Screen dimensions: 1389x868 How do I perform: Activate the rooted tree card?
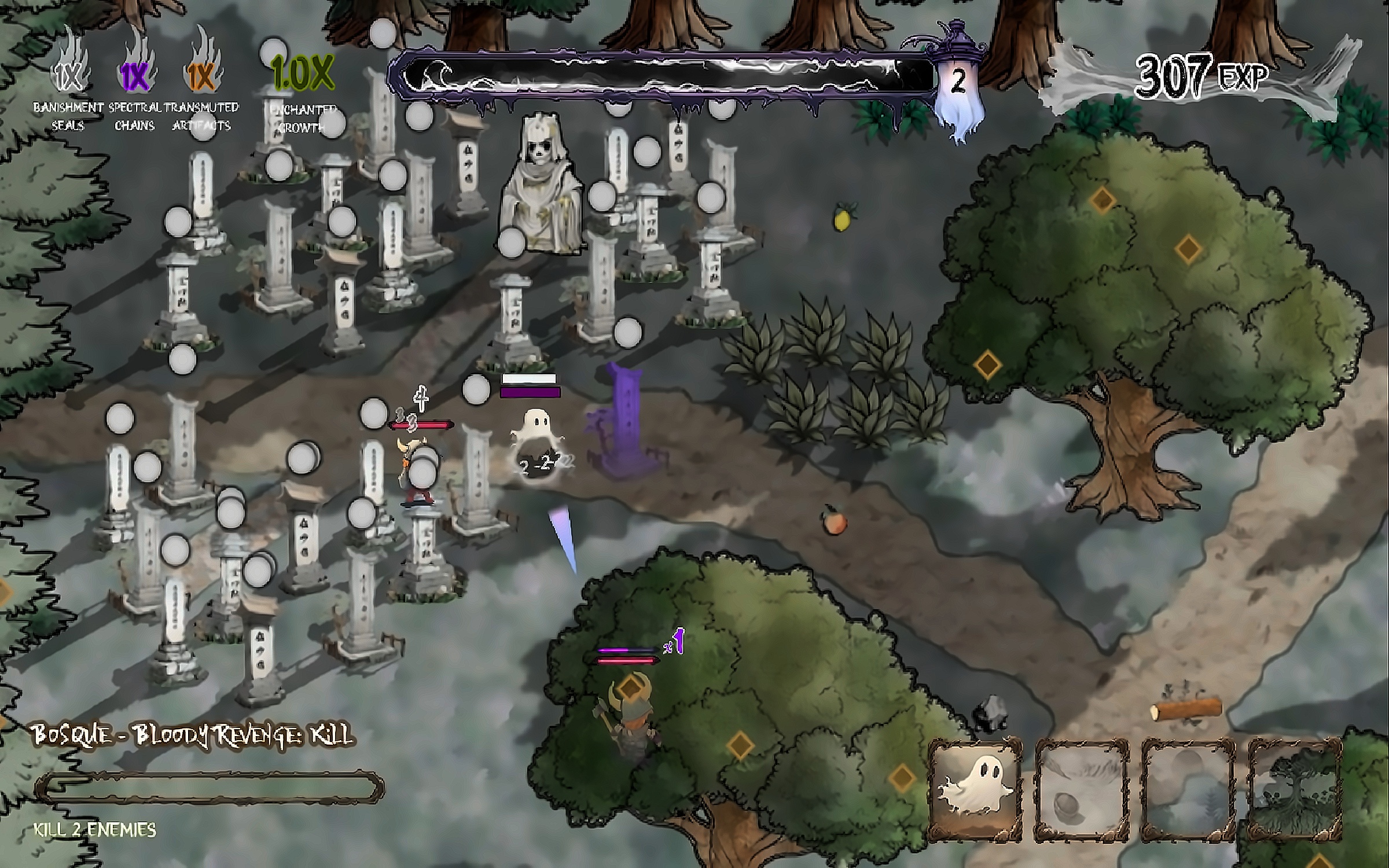pyautogui.click(x=1295, y=790)
